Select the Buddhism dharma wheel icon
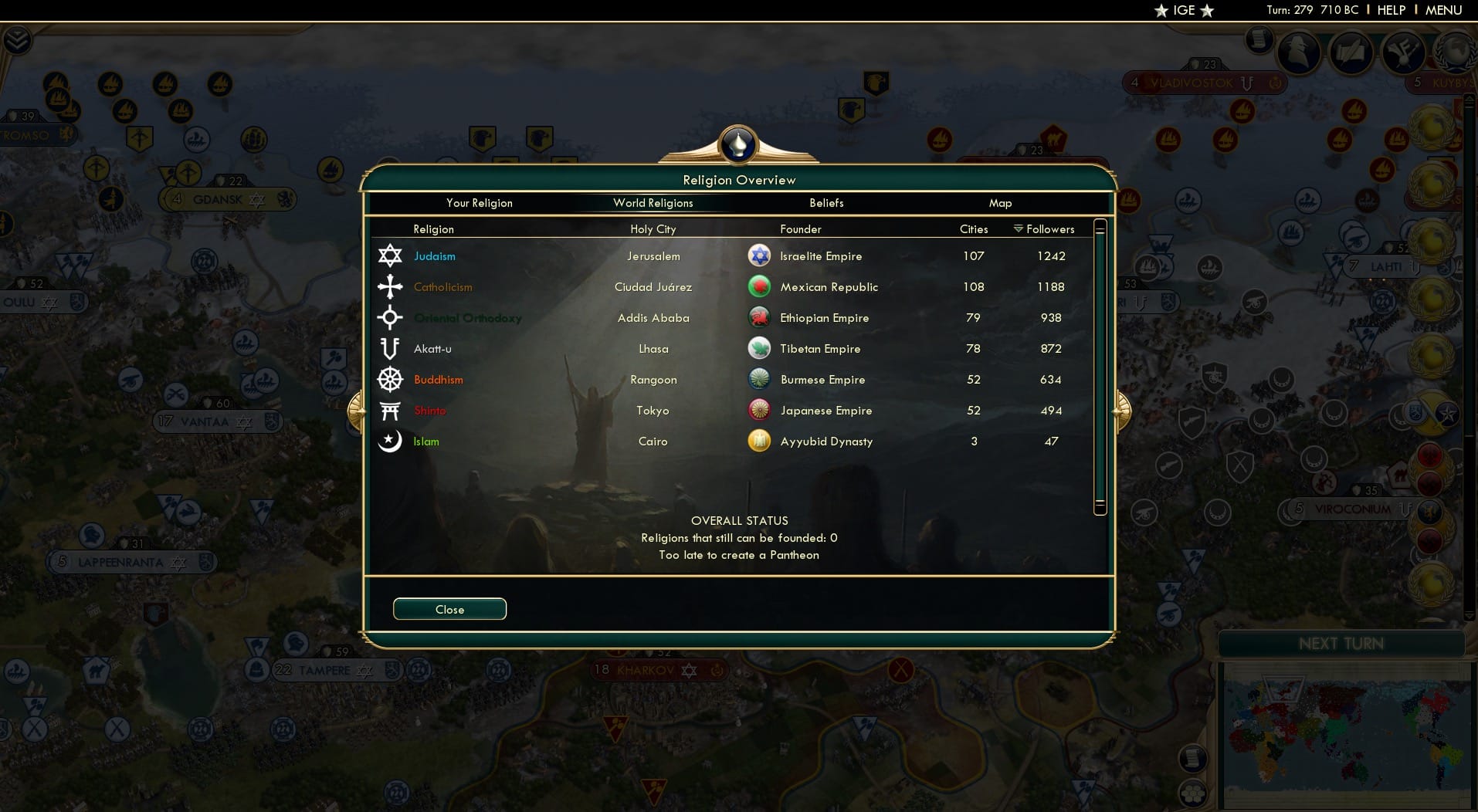This screenshot has height=812, width=1478. click(391, 379)
